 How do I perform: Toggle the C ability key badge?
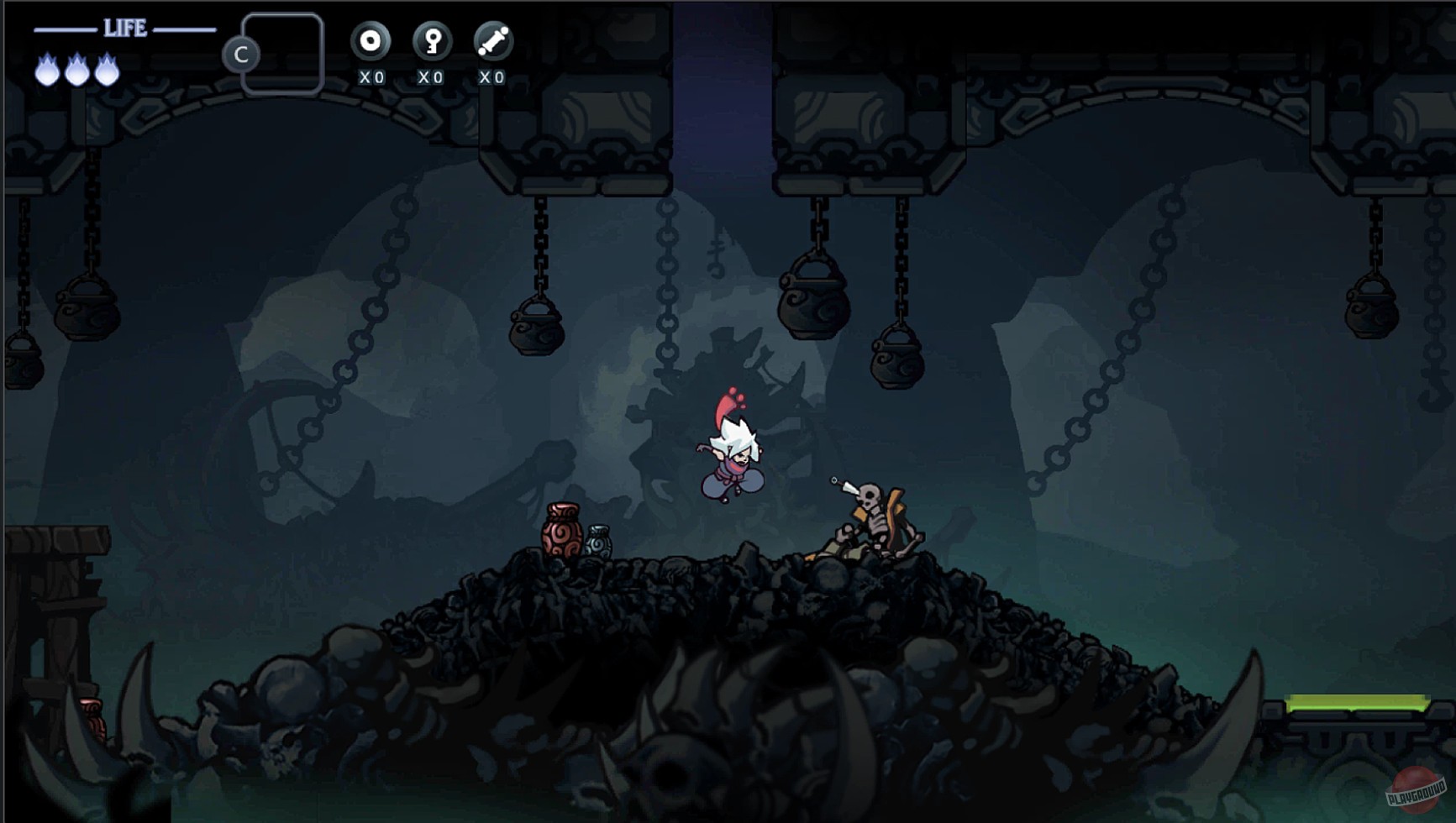pos(244,55)
